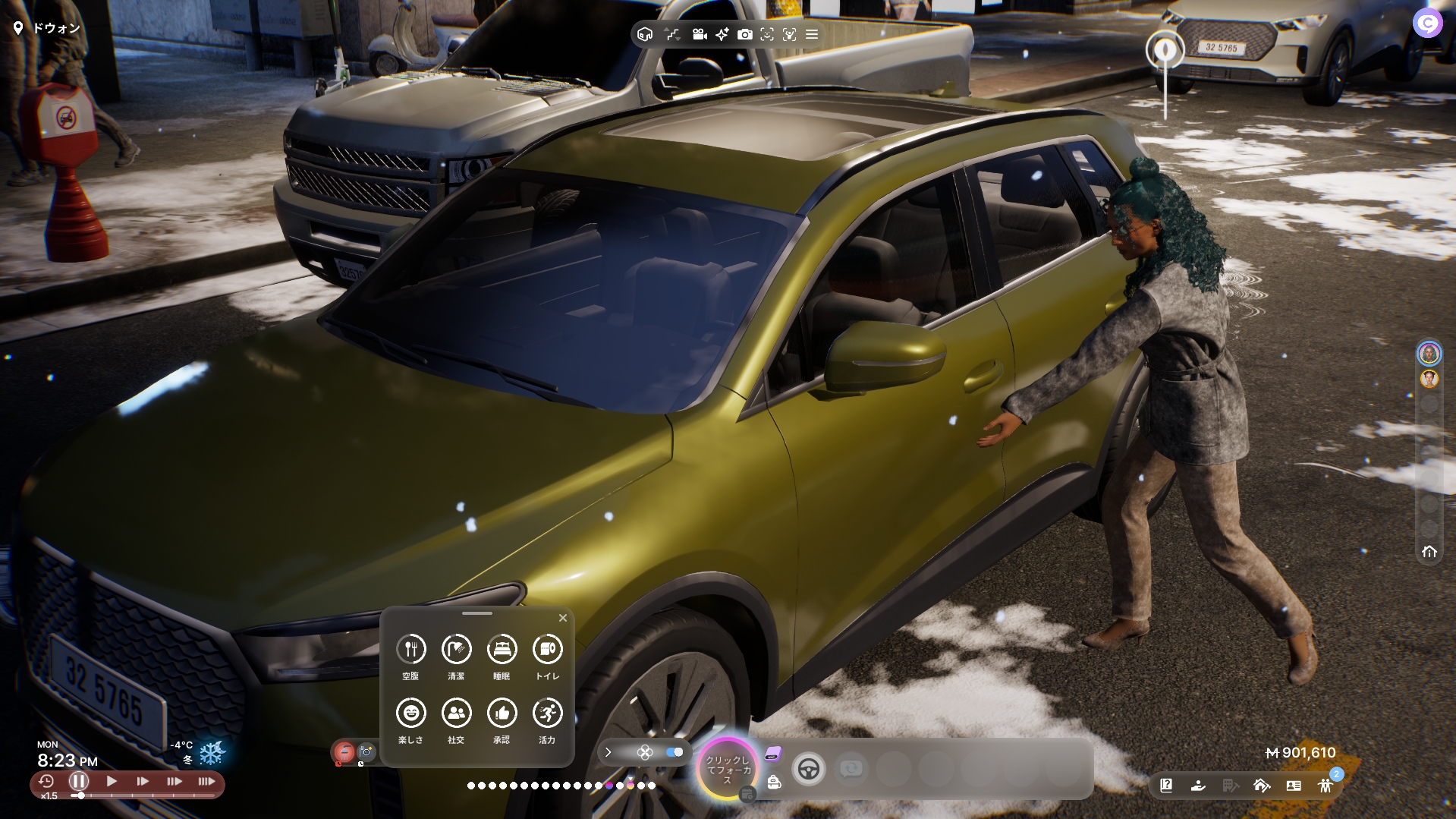This screenshot has height=819, width=1456.
Task: Close the needs panel
Action: pyautogui.click(x=562, y=618)
